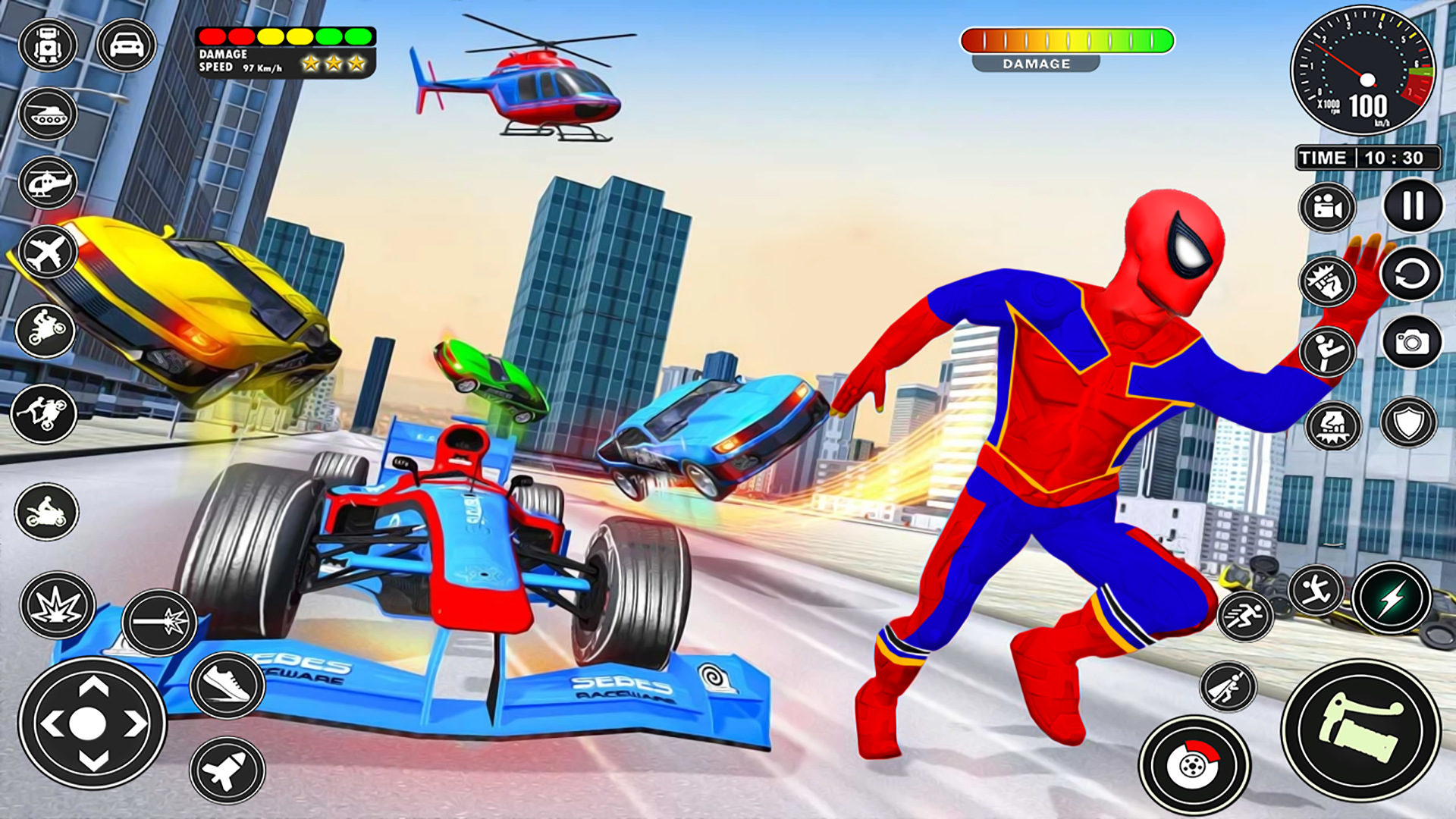Activate the shield ability
The width and height of the screenshot is (1456, 819).
pos(1408,422)
